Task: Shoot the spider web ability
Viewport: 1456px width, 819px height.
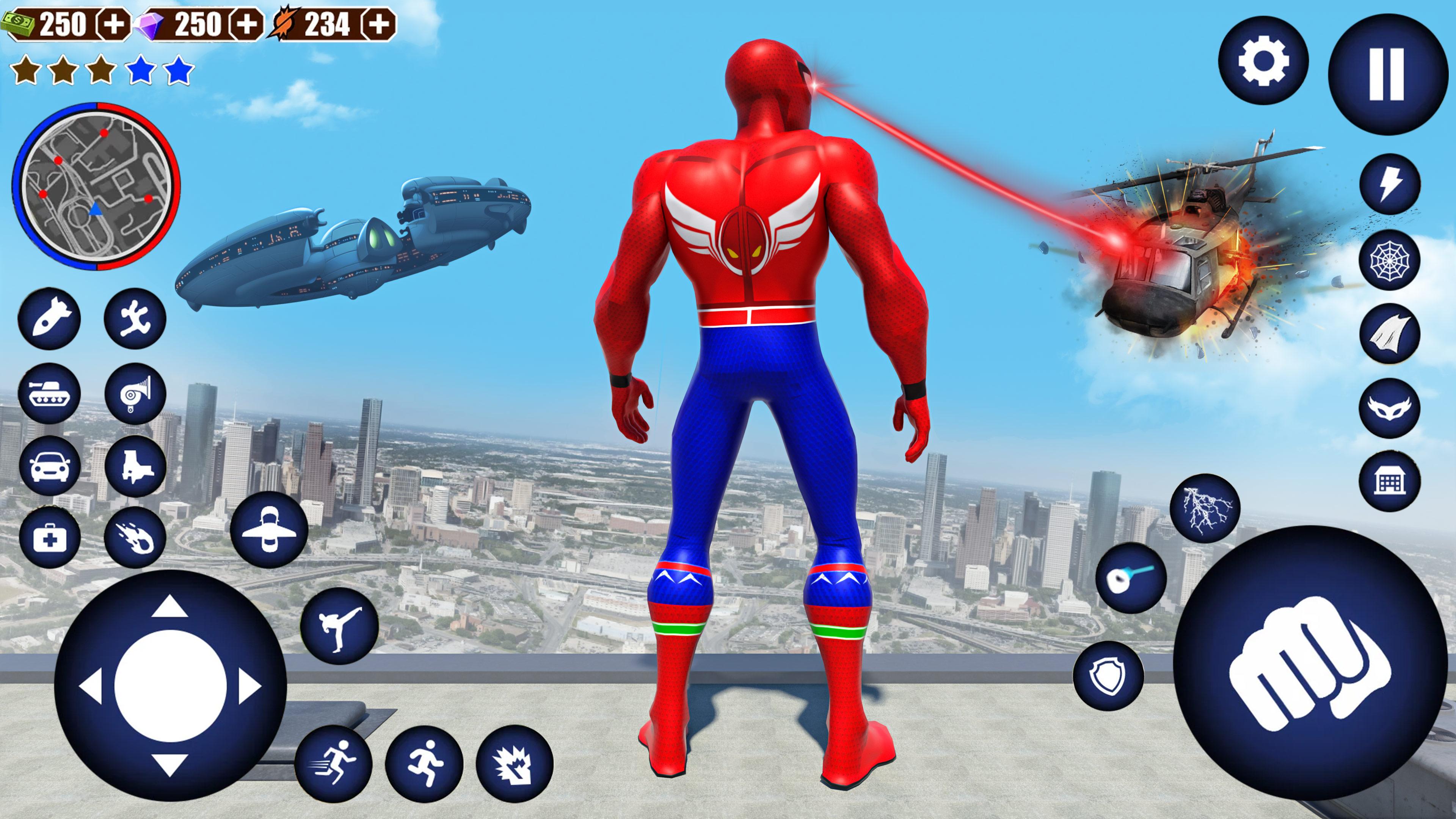Action: coord(1389,260)
